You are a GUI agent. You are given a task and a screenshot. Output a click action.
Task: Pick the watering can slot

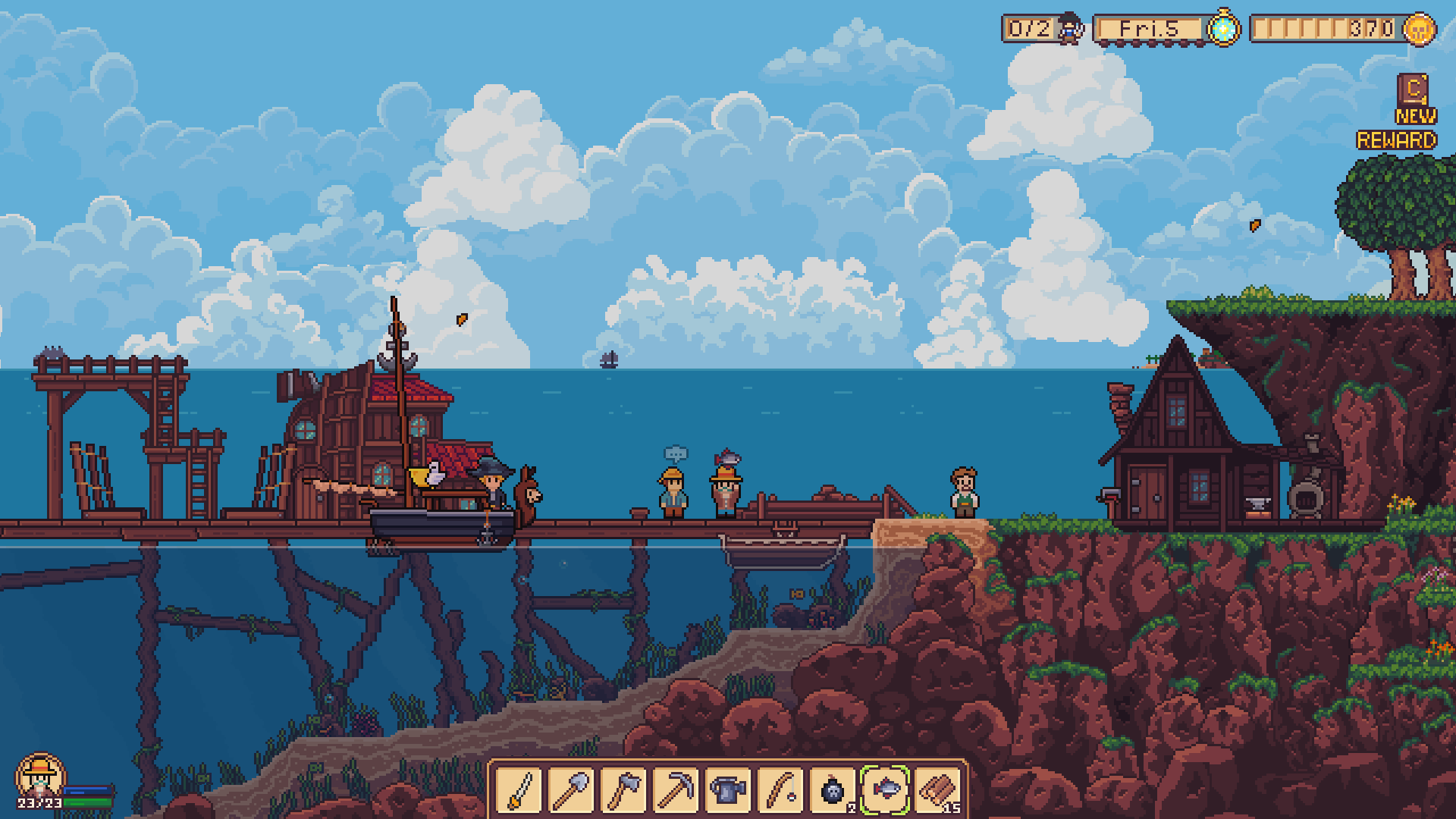pos(729,790)
